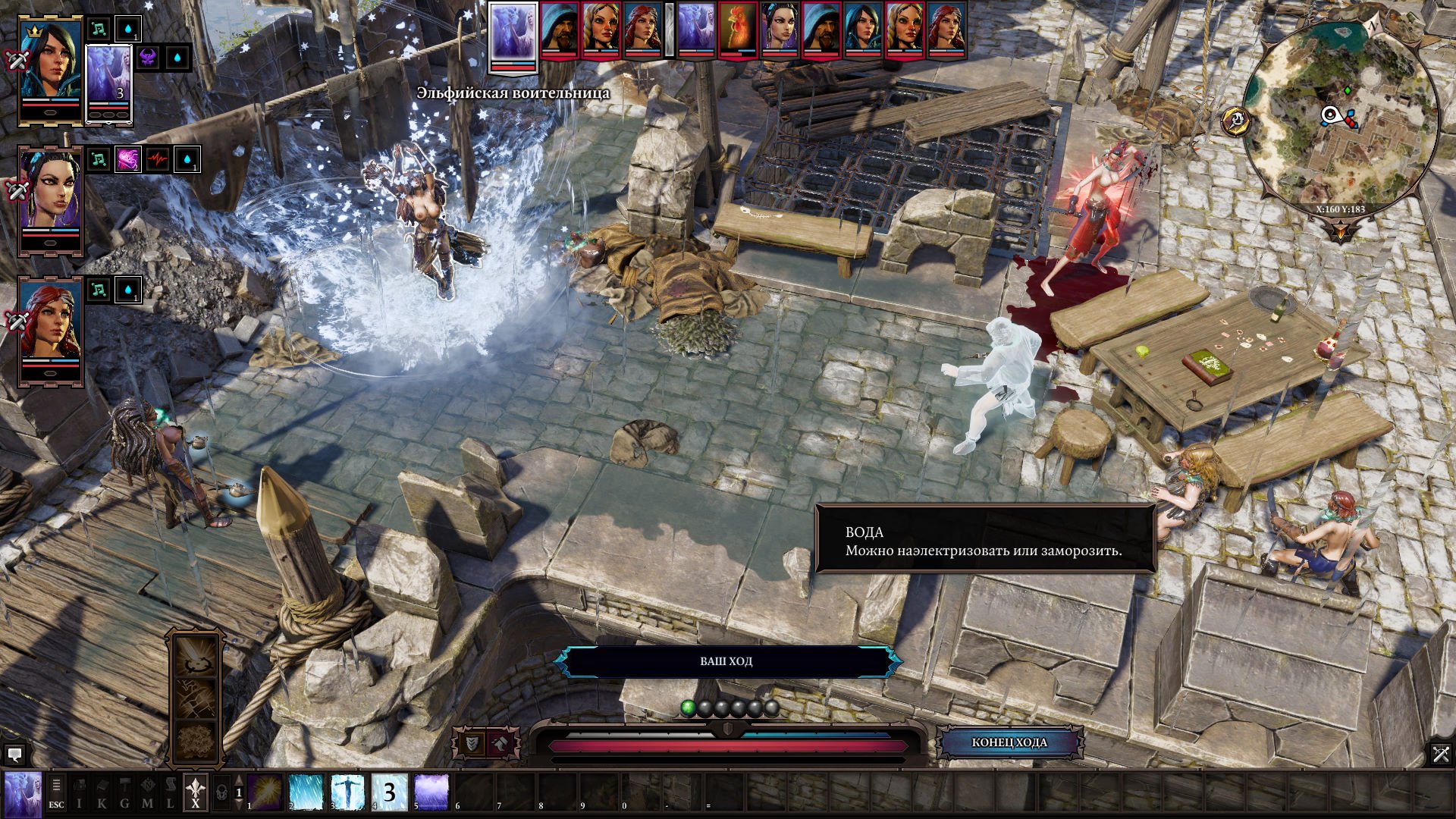Open the ESC game menu button
Screen dimensions: 1456x819
56,792
